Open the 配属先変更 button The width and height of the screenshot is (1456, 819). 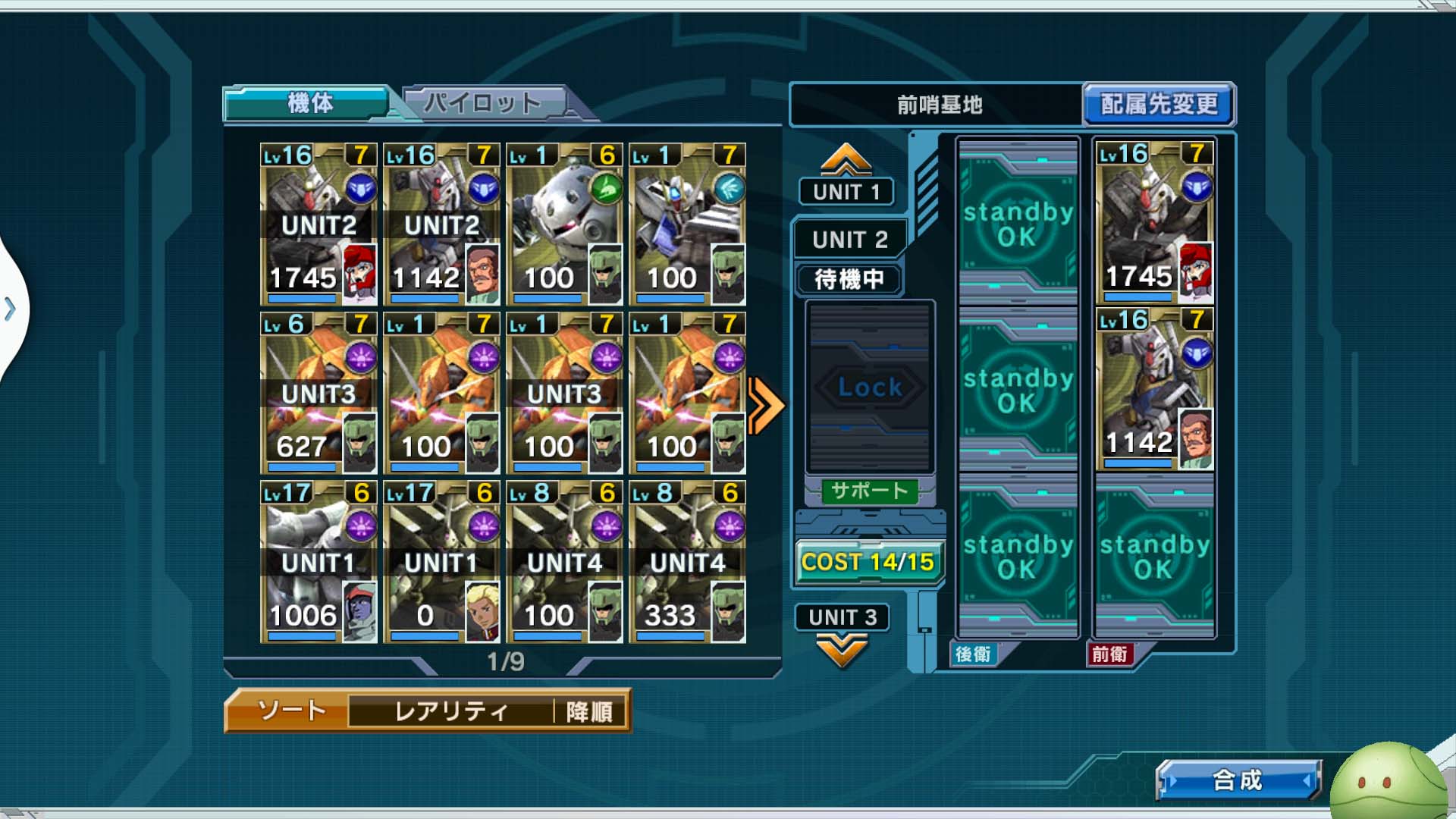(1158, 104)
